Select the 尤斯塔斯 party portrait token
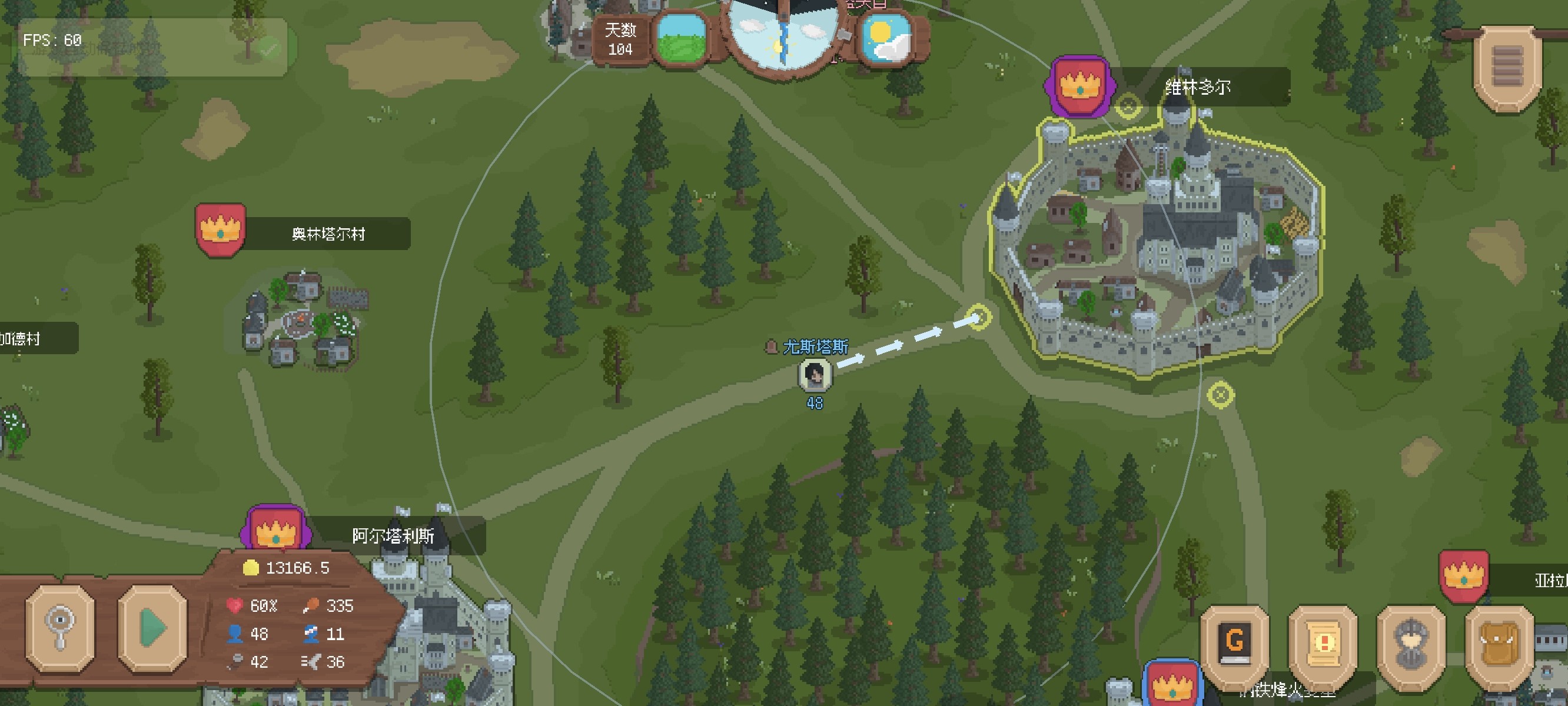The height and width of the screenshot is (706, 1568). tap(815, 374)
